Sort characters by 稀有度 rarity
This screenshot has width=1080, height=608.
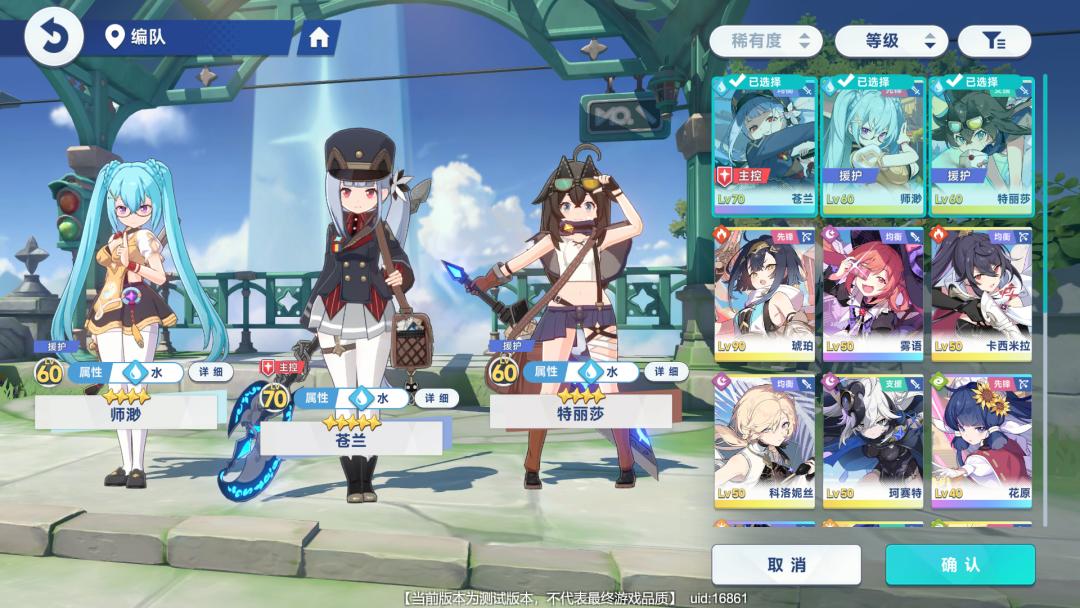coord(766,41)
